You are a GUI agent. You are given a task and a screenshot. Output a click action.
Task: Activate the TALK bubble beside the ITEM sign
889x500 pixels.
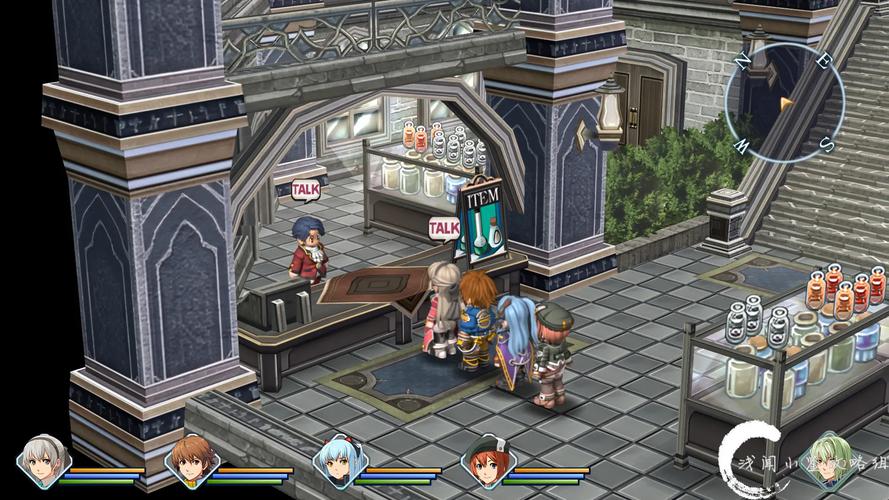coord(443,228)
